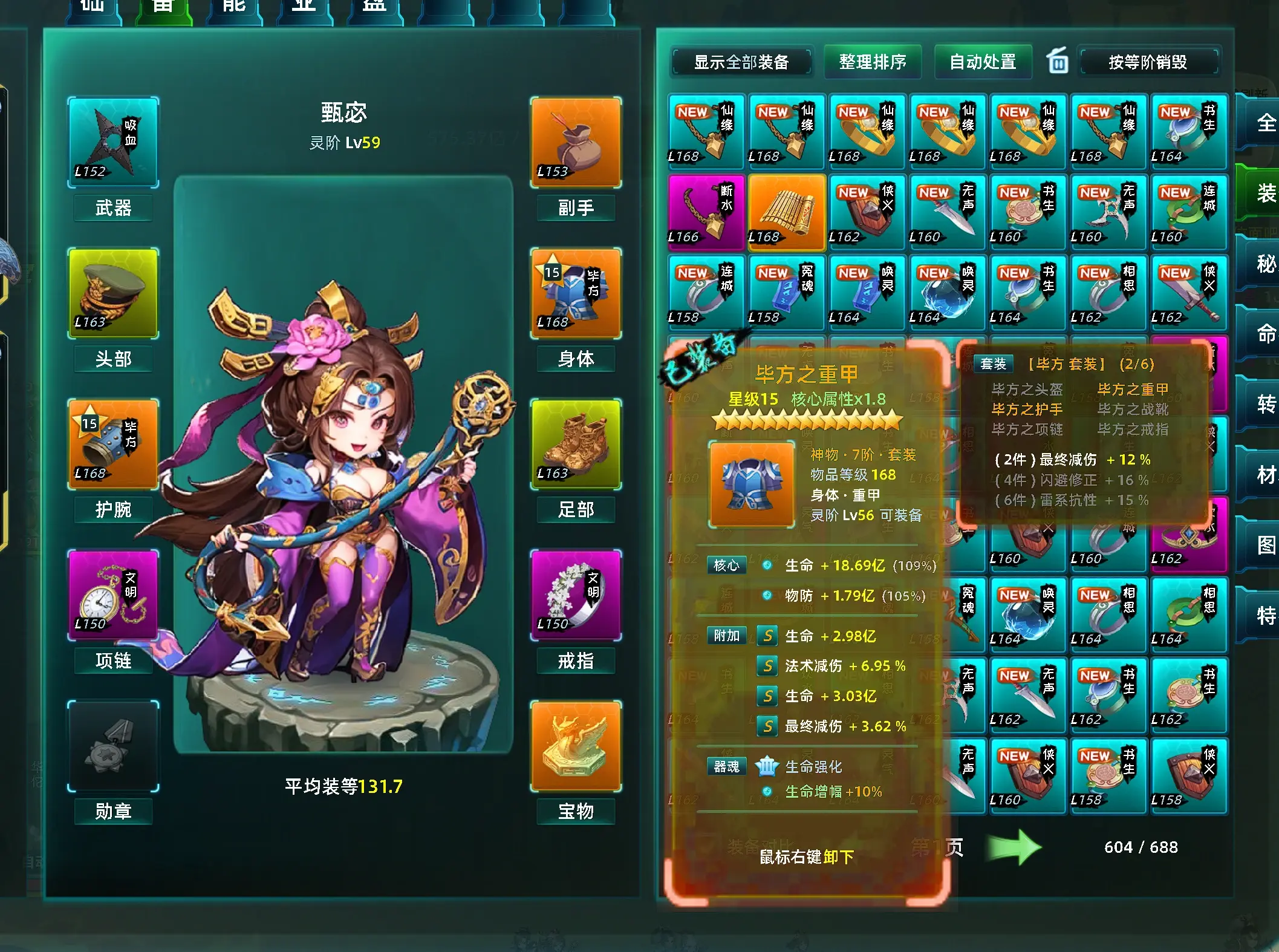This screenshot has width=1279, height=952.
Task: Click the 整理排序 sorting button
Action: point(873,61)
